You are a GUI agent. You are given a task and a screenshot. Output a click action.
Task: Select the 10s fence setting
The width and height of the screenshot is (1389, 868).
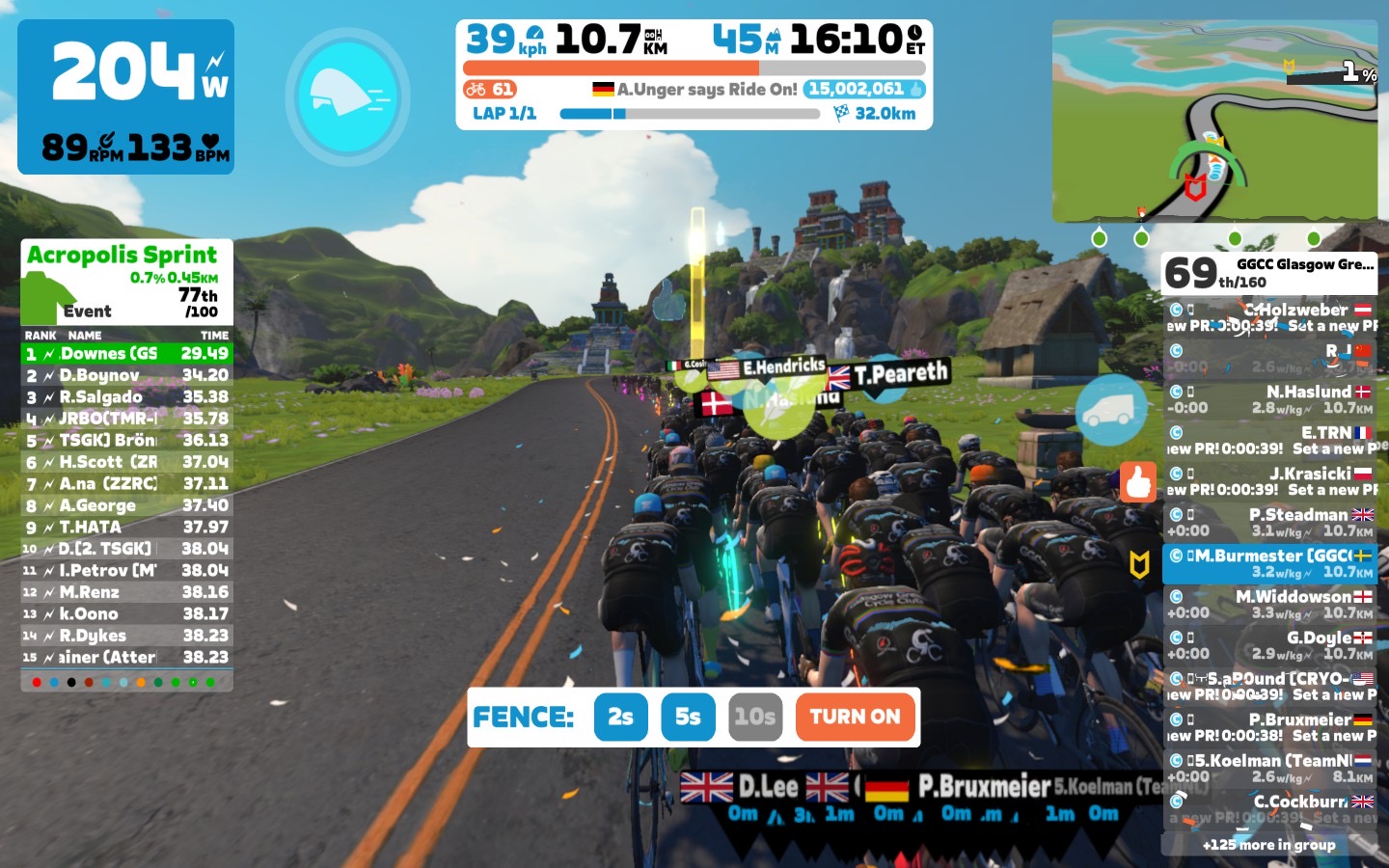click(754, 717)
